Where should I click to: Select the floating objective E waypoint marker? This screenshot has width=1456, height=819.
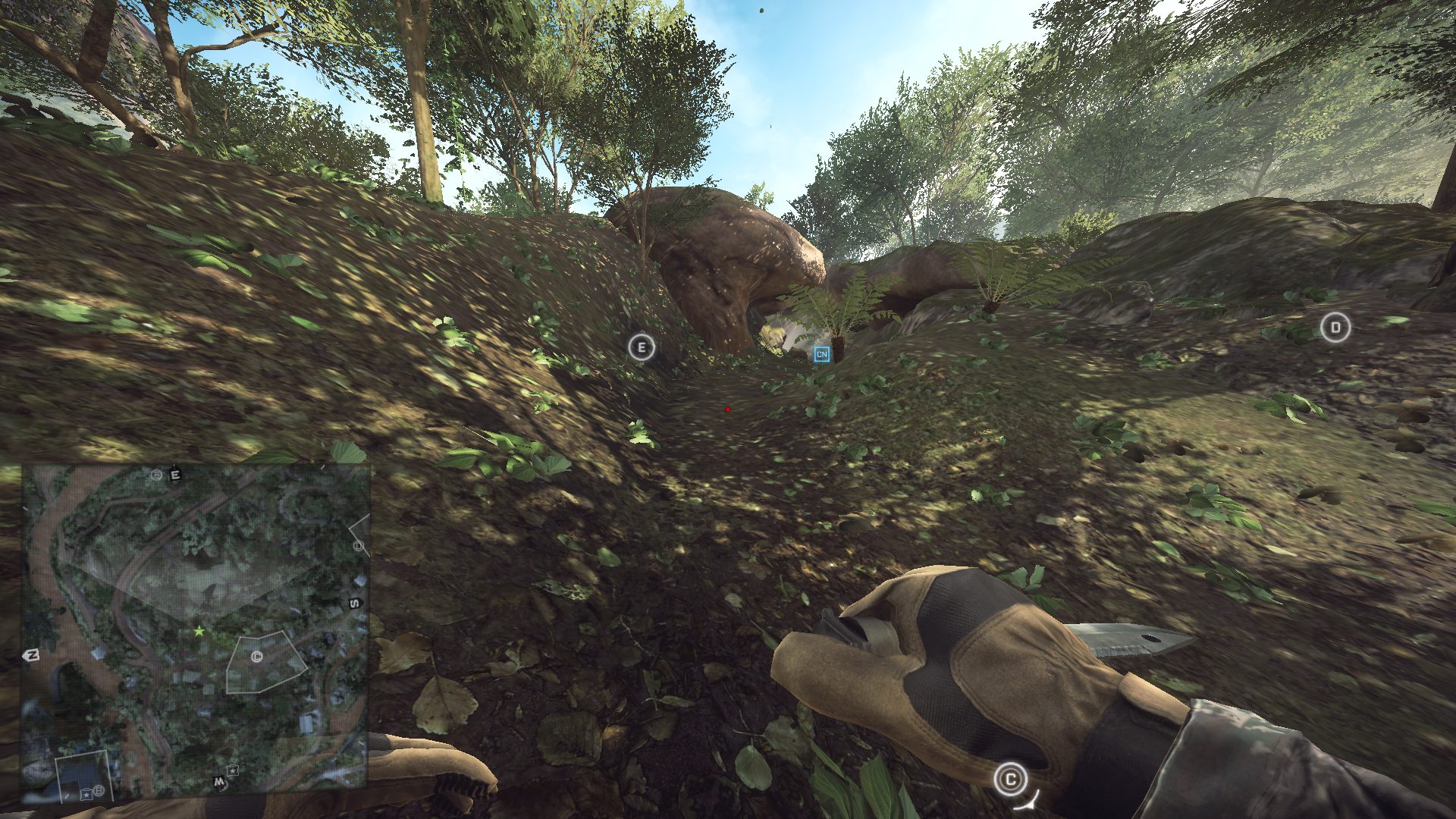642,348
